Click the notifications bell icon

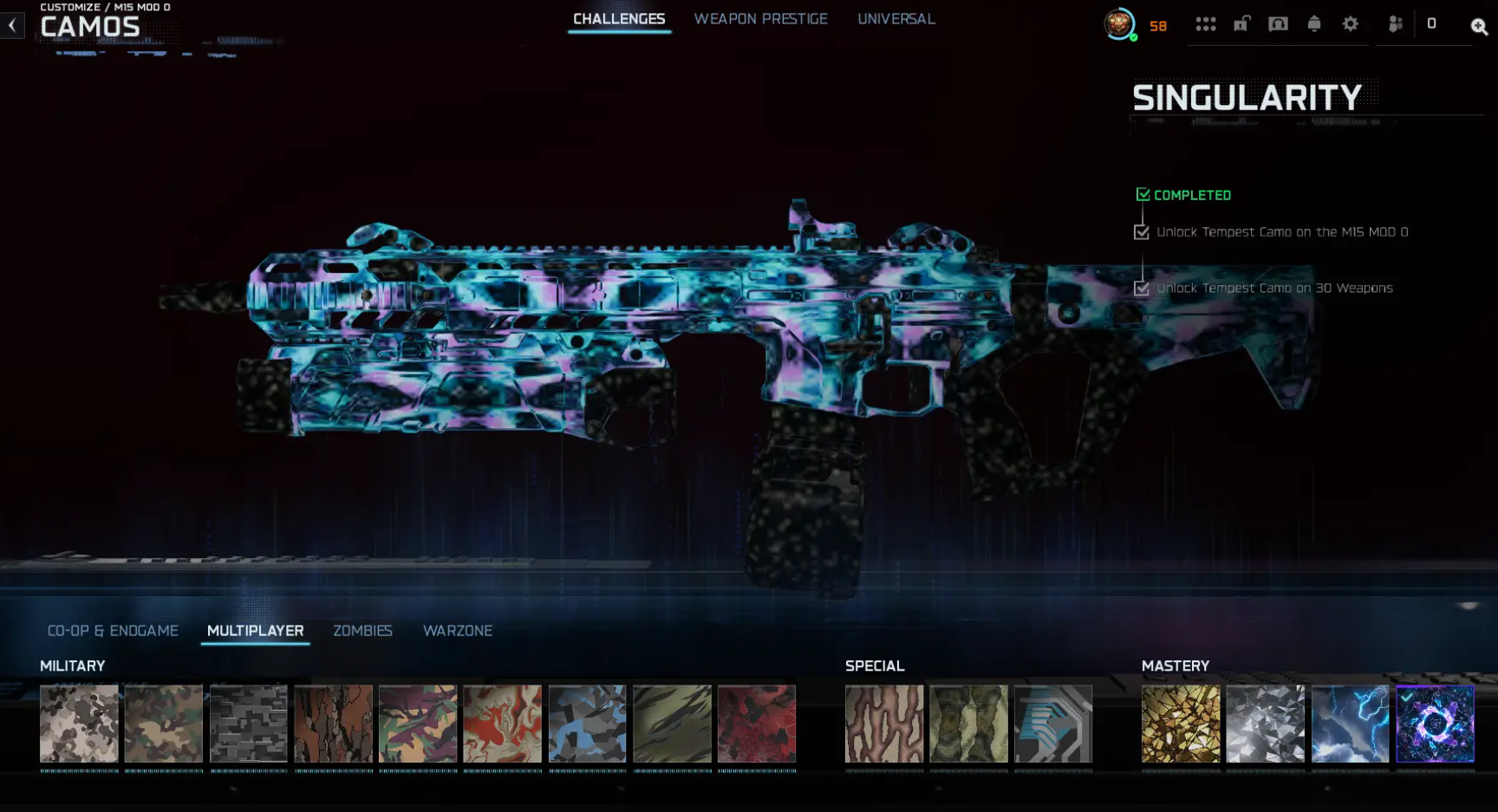point(1313,23)
